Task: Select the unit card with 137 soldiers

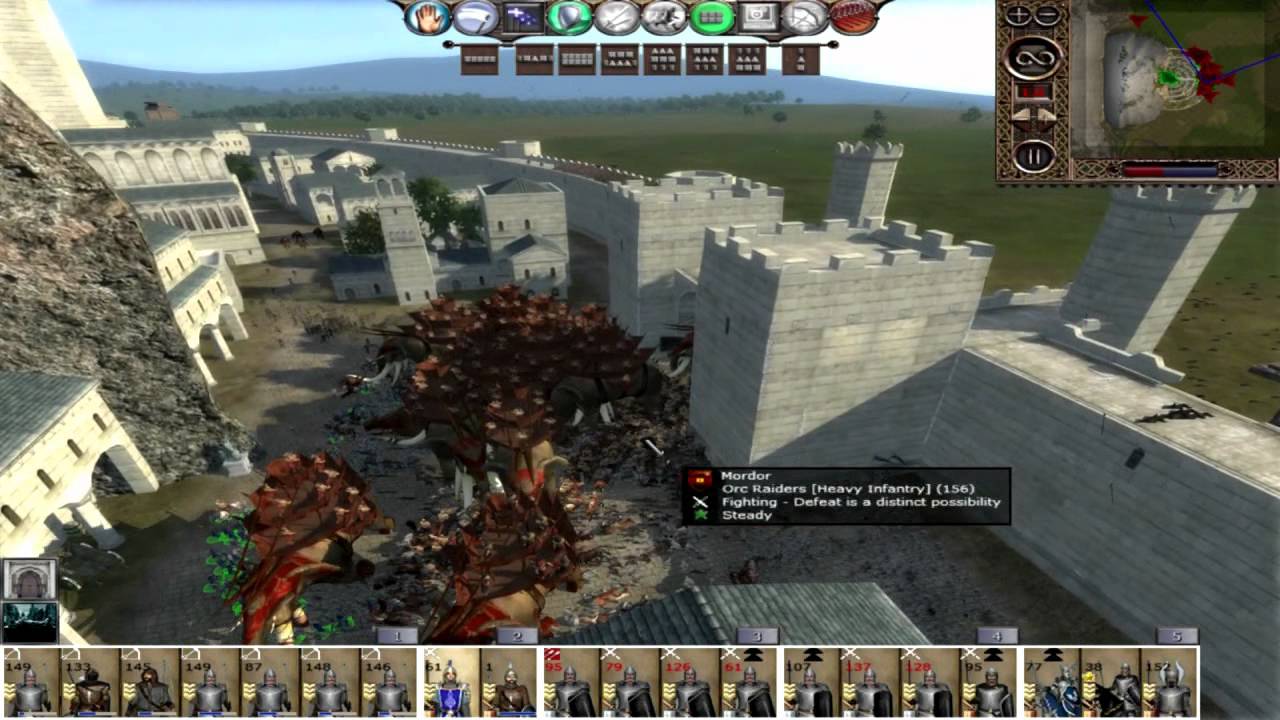Action: click(870, 682)
